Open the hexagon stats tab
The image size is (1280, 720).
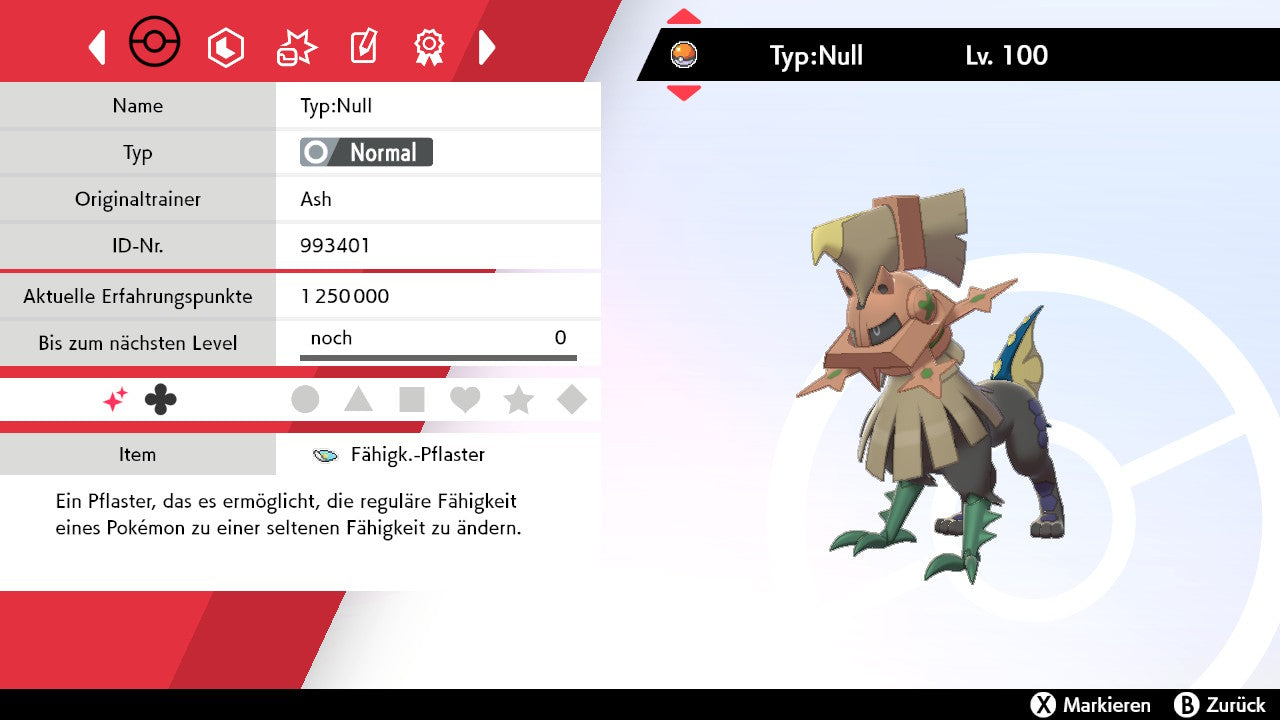click(x=225, y=47)
